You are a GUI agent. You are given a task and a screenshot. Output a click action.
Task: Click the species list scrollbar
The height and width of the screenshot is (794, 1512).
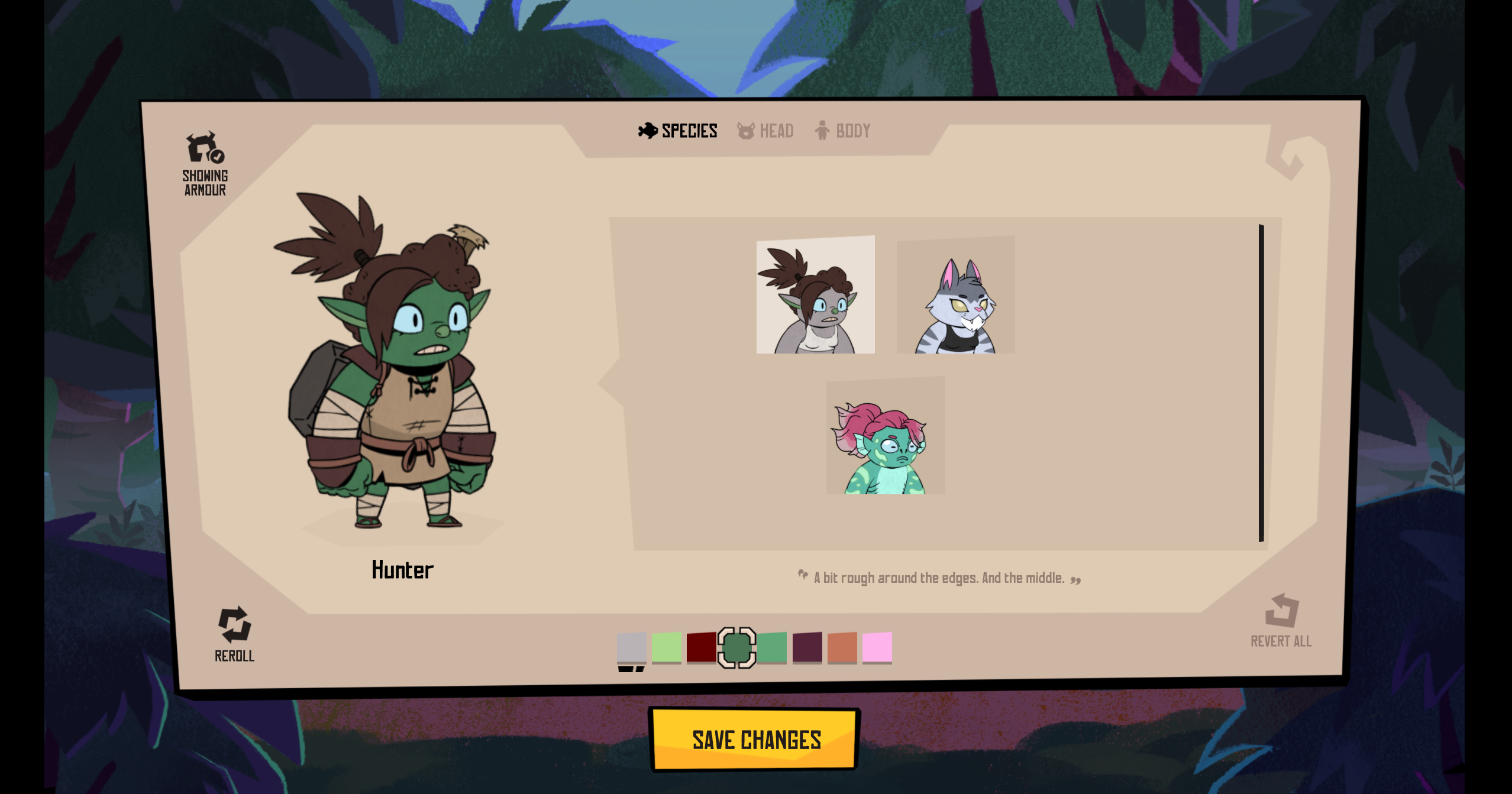click(x=1261, y=383)
